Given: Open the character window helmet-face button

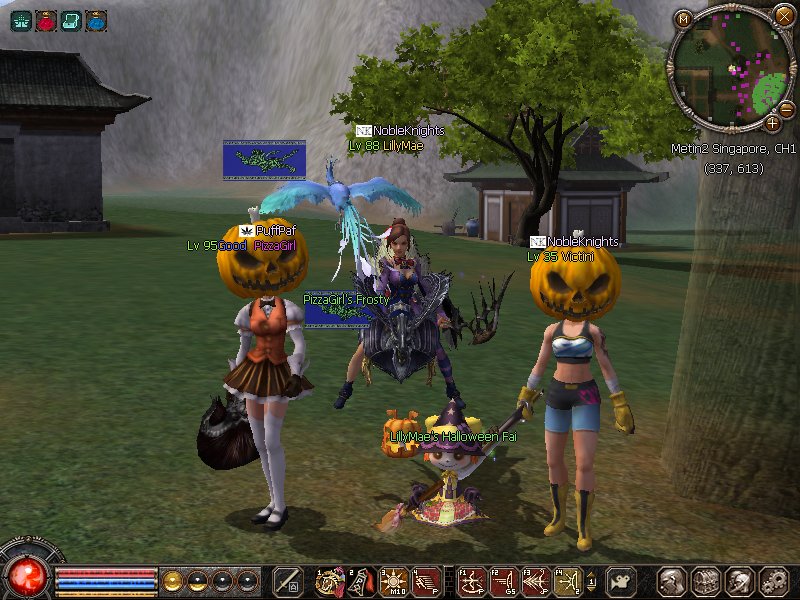Looking at the screenshot, I should coord(672,581).
